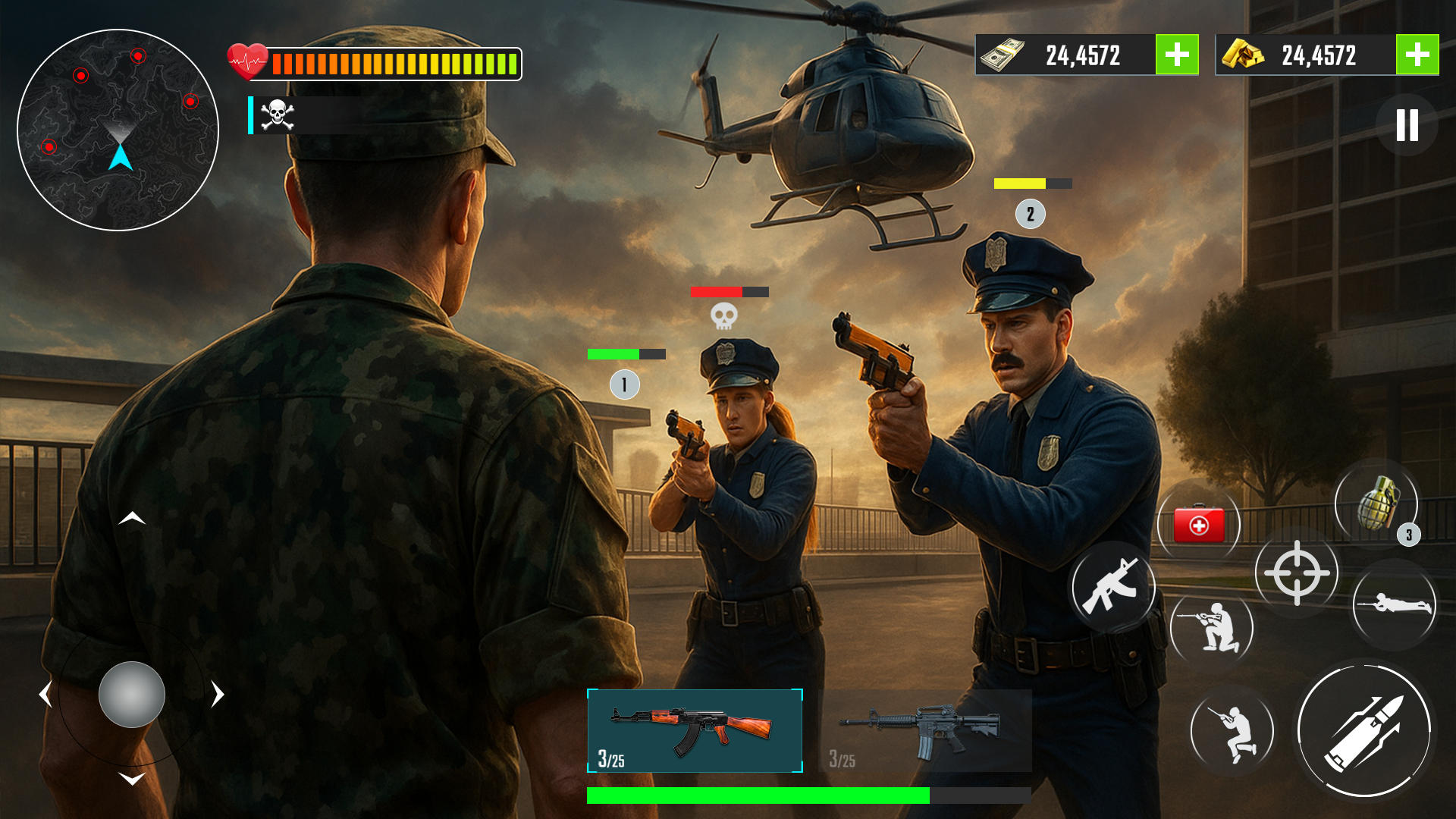
Task: Throw a grenade
Action: (1376, 503)
